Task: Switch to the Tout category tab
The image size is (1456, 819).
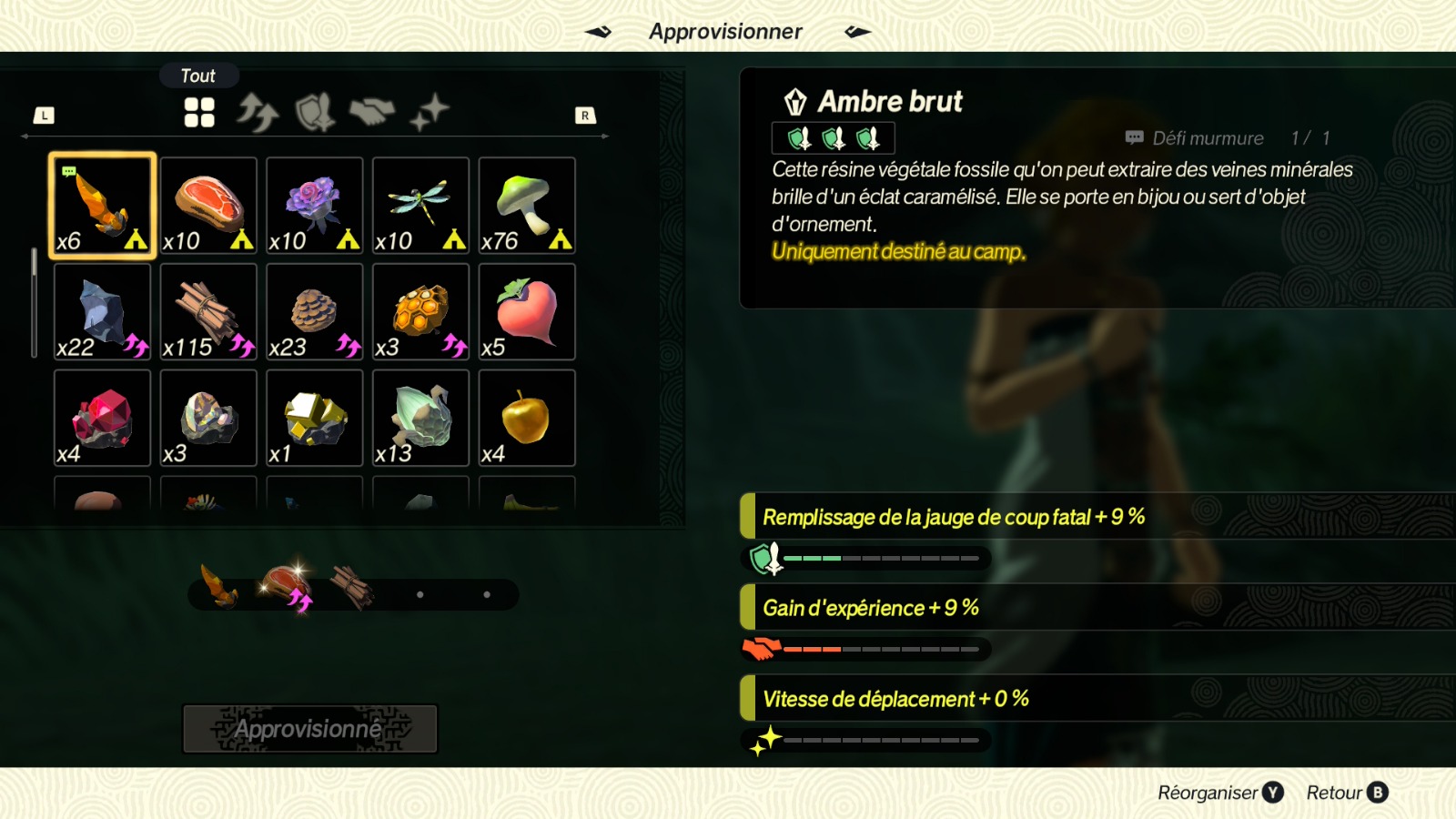Action: pyautogui.click(x=199, y=113)
